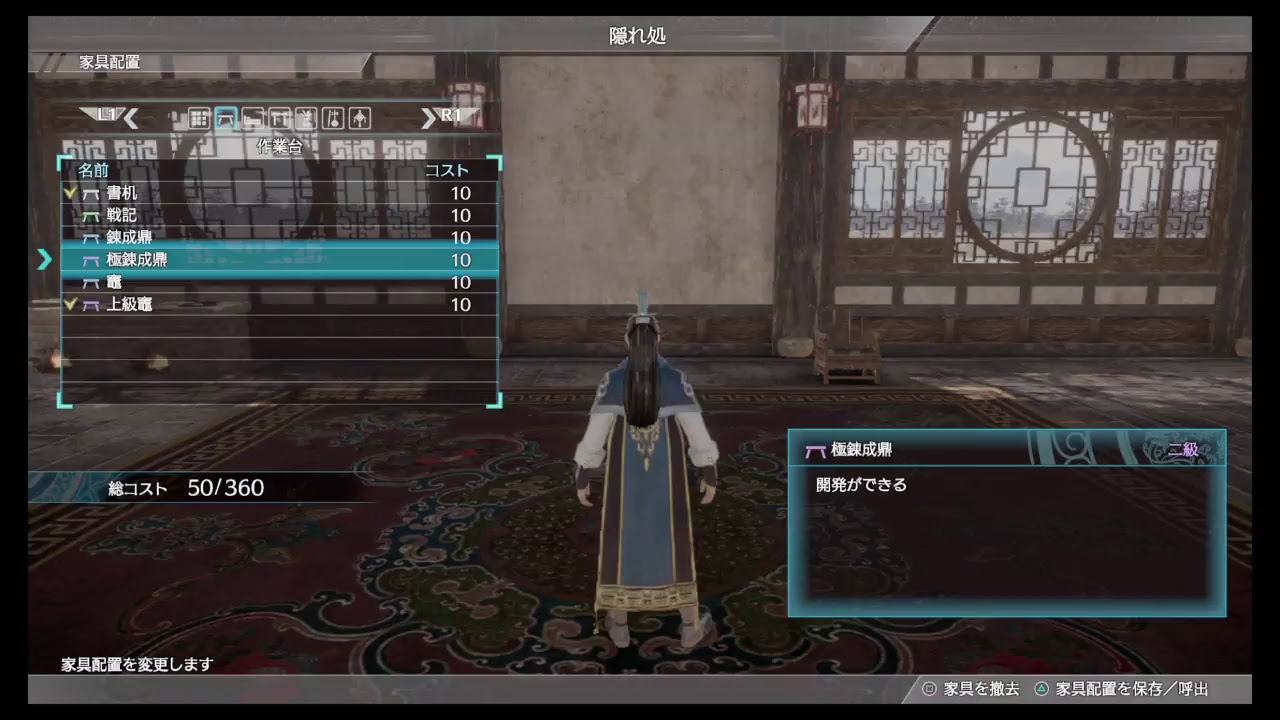Select the bed furniture category icon
Viewport: 1280px width, 720px height.
point(253,117)
